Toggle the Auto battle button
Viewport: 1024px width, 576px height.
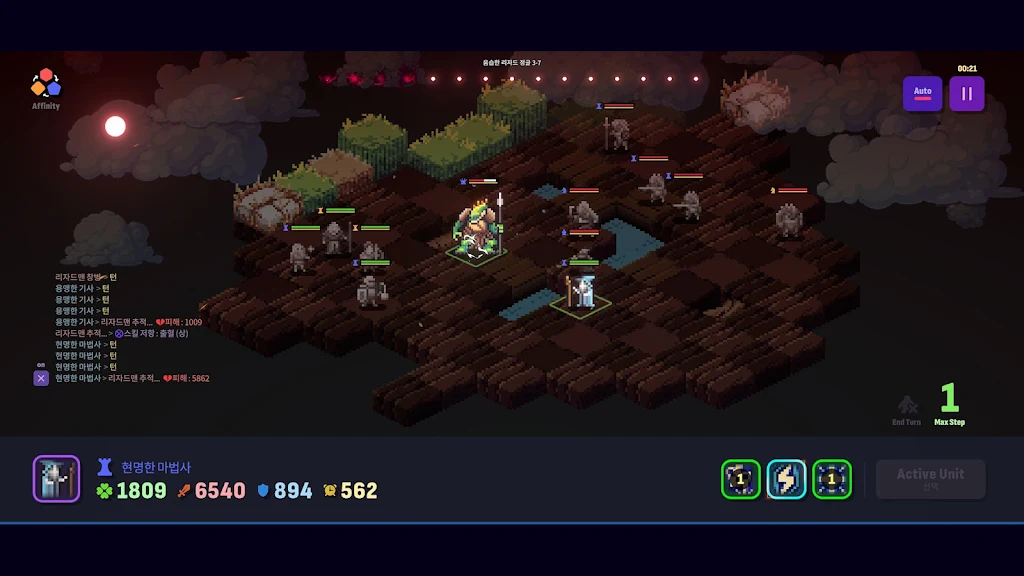click(x=922, y=94)
